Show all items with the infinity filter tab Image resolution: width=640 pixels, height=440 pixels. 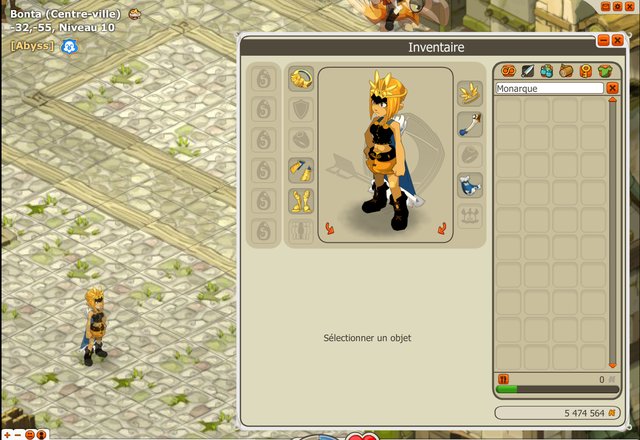[x=507, y=71]
